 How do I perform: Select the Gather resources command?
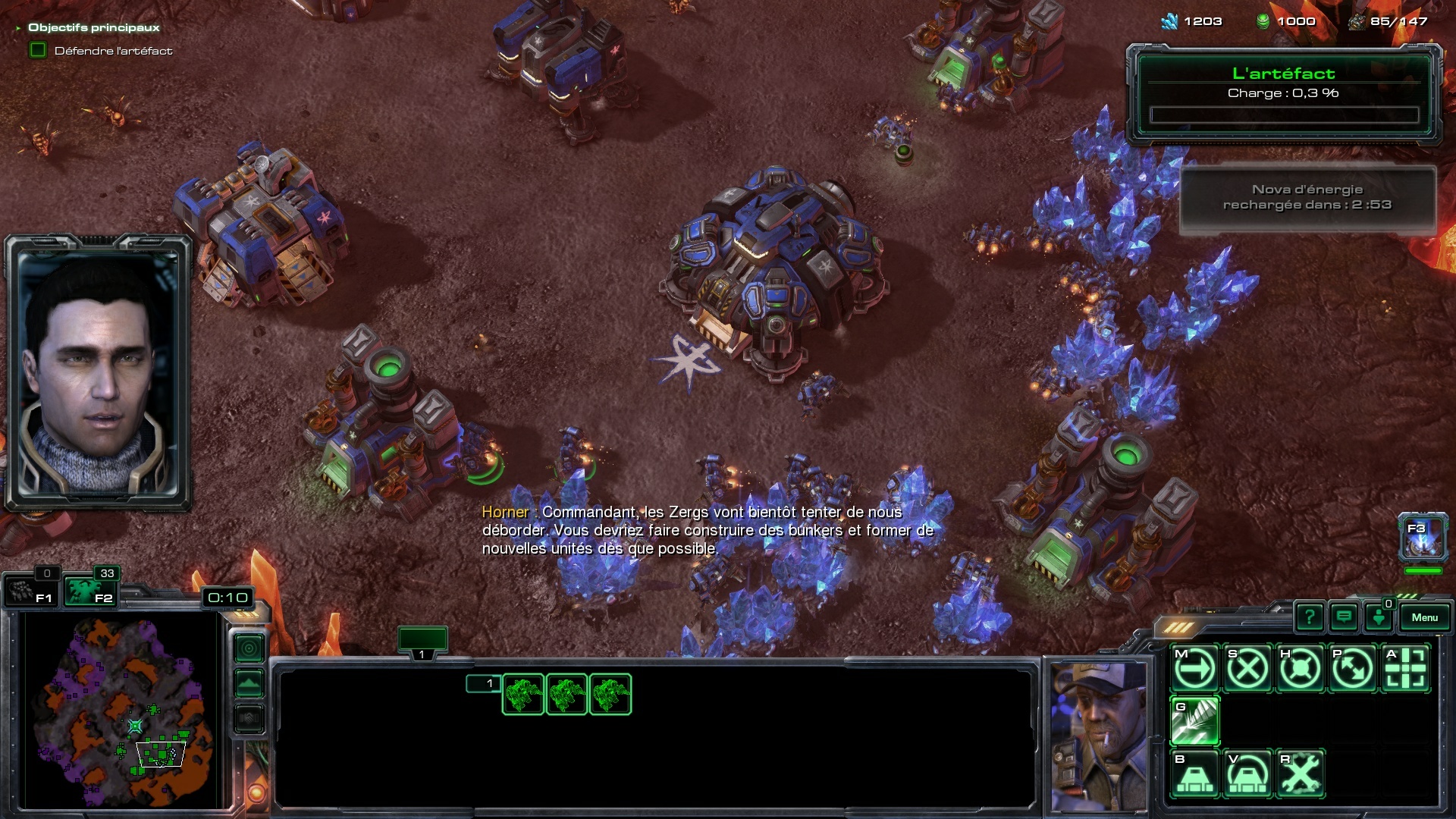pyautogui.click(x=1195, y=721)
